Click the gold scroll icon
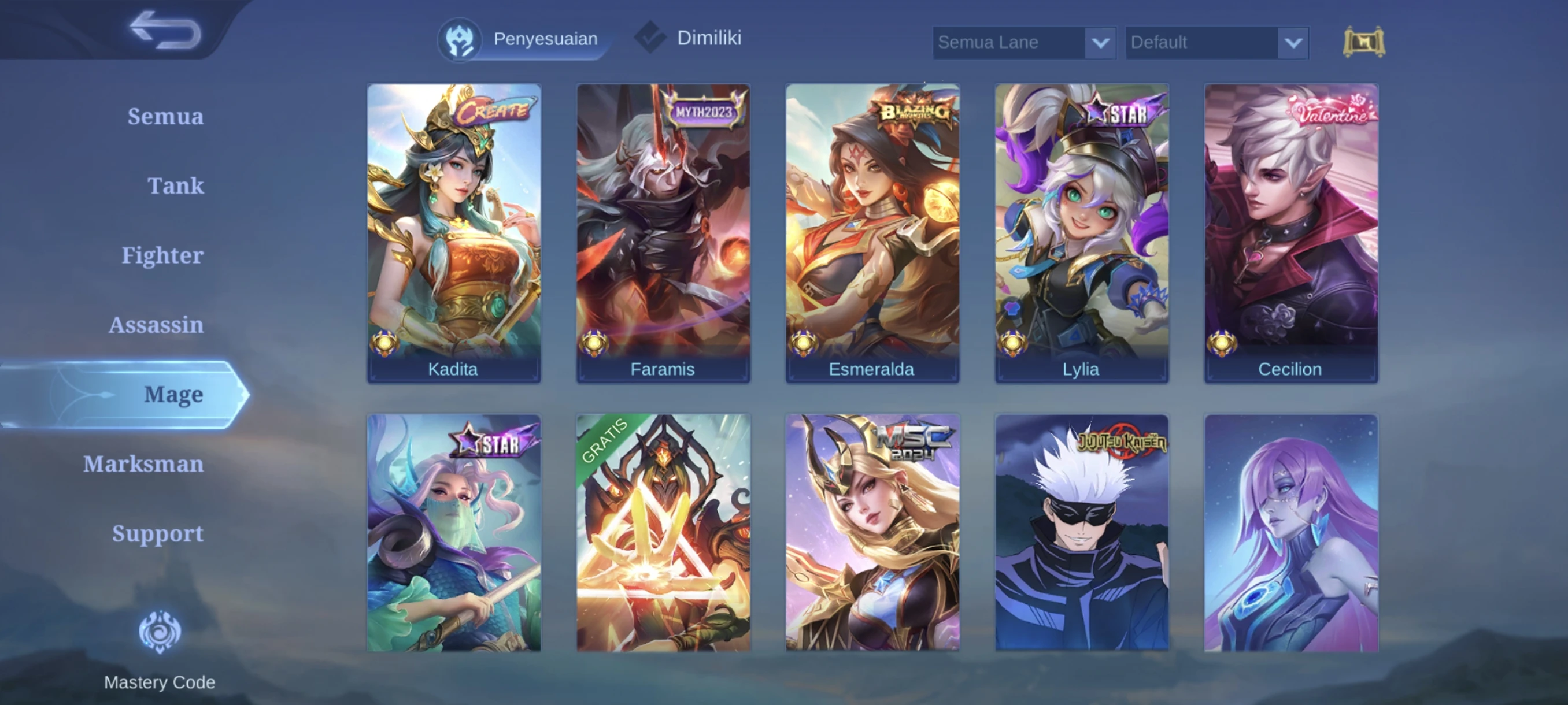 (1363, 42)
